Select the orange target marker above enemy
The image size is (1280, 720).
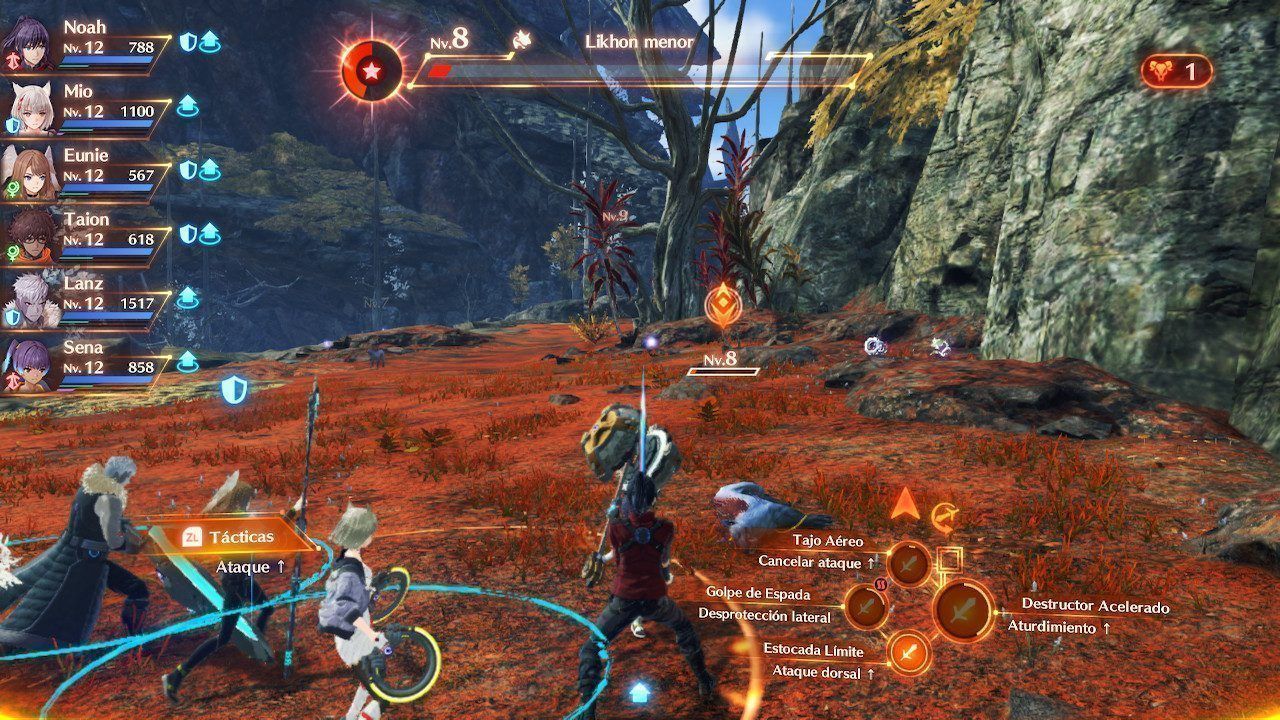[722, 305]
